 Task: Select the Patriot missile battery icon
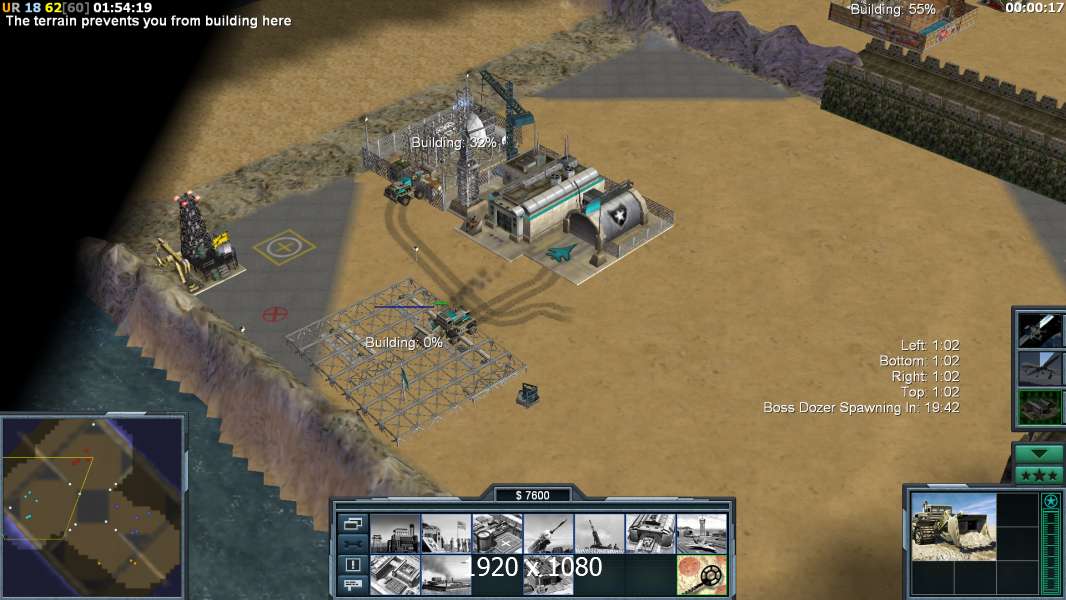[x=548, y=534]
